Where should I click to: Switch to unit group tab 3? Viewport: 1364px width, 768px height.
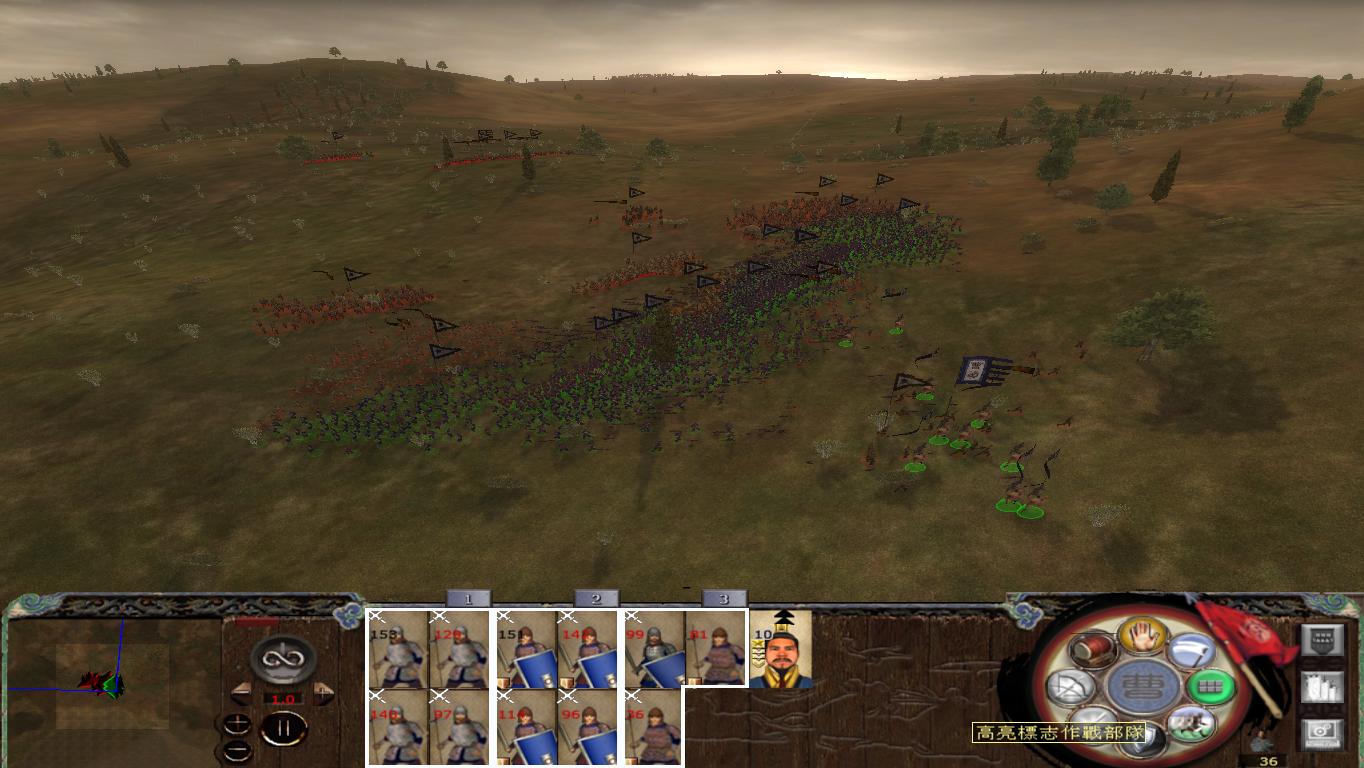point(722,597)
